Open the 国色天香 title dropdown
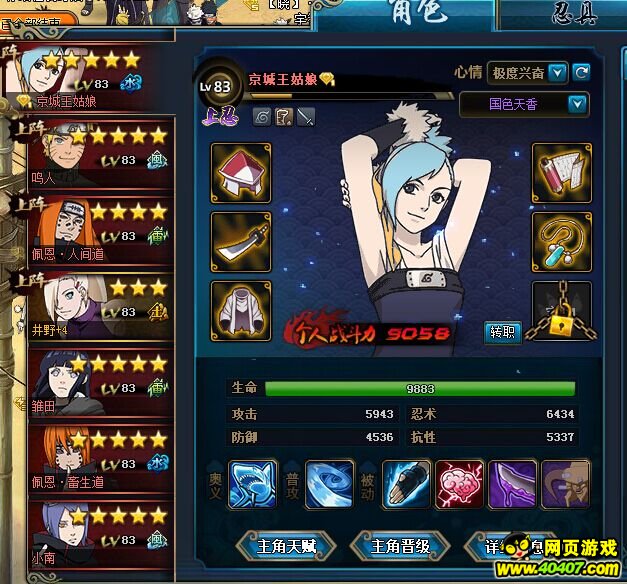This screenshot has height=584, width=627. pos(577,104)
